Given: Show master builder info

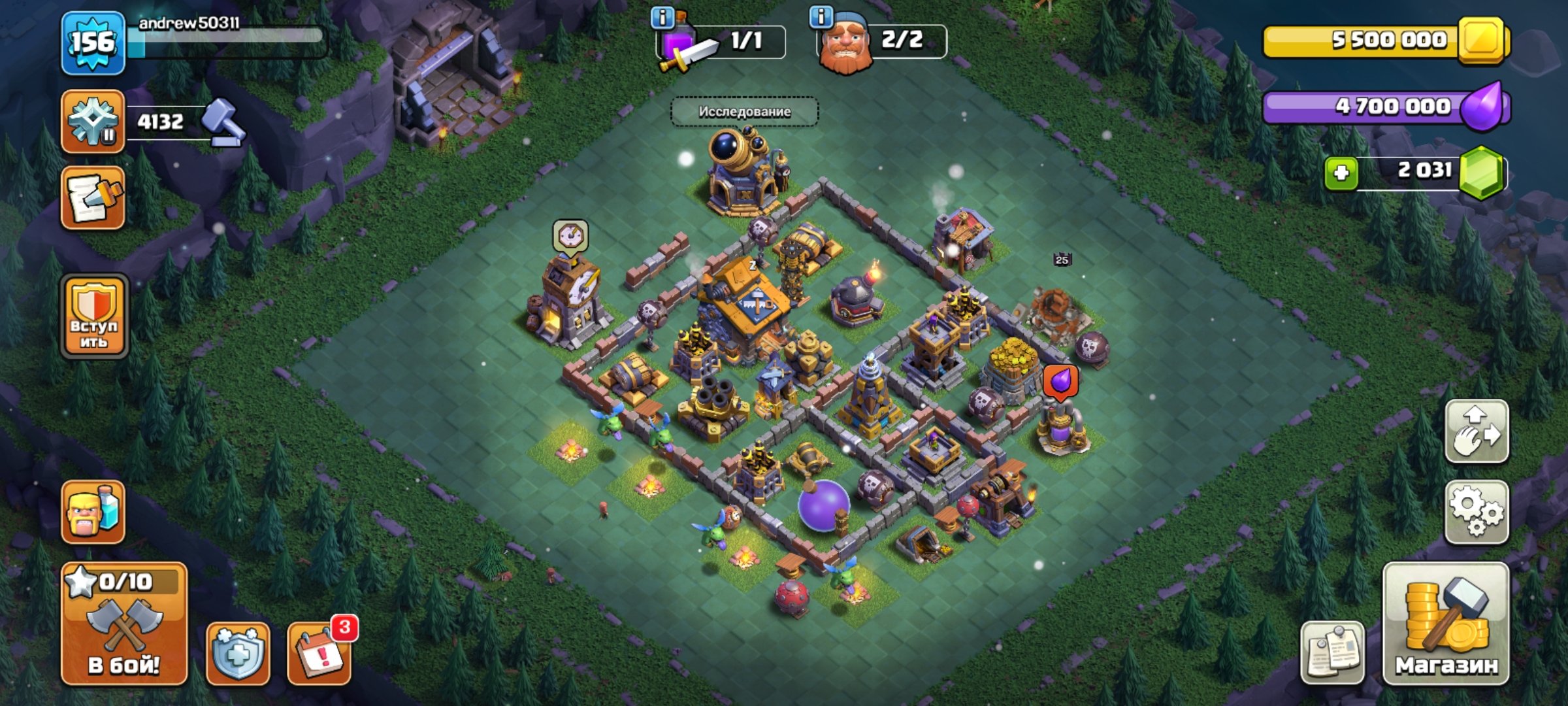Looking at the screenshot, I should [x=821, y=16].
